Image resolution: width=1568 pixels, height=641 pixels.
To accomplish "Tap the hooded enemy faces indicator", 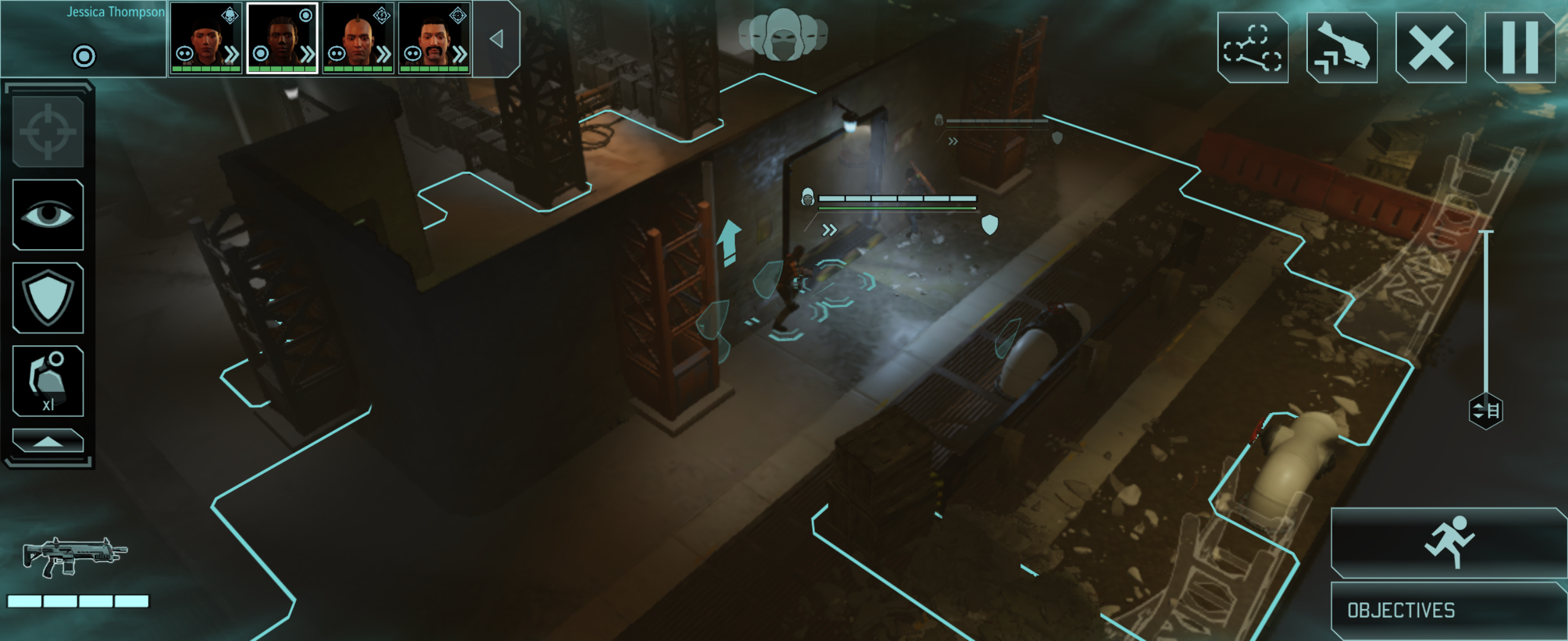I will point(783,35).
